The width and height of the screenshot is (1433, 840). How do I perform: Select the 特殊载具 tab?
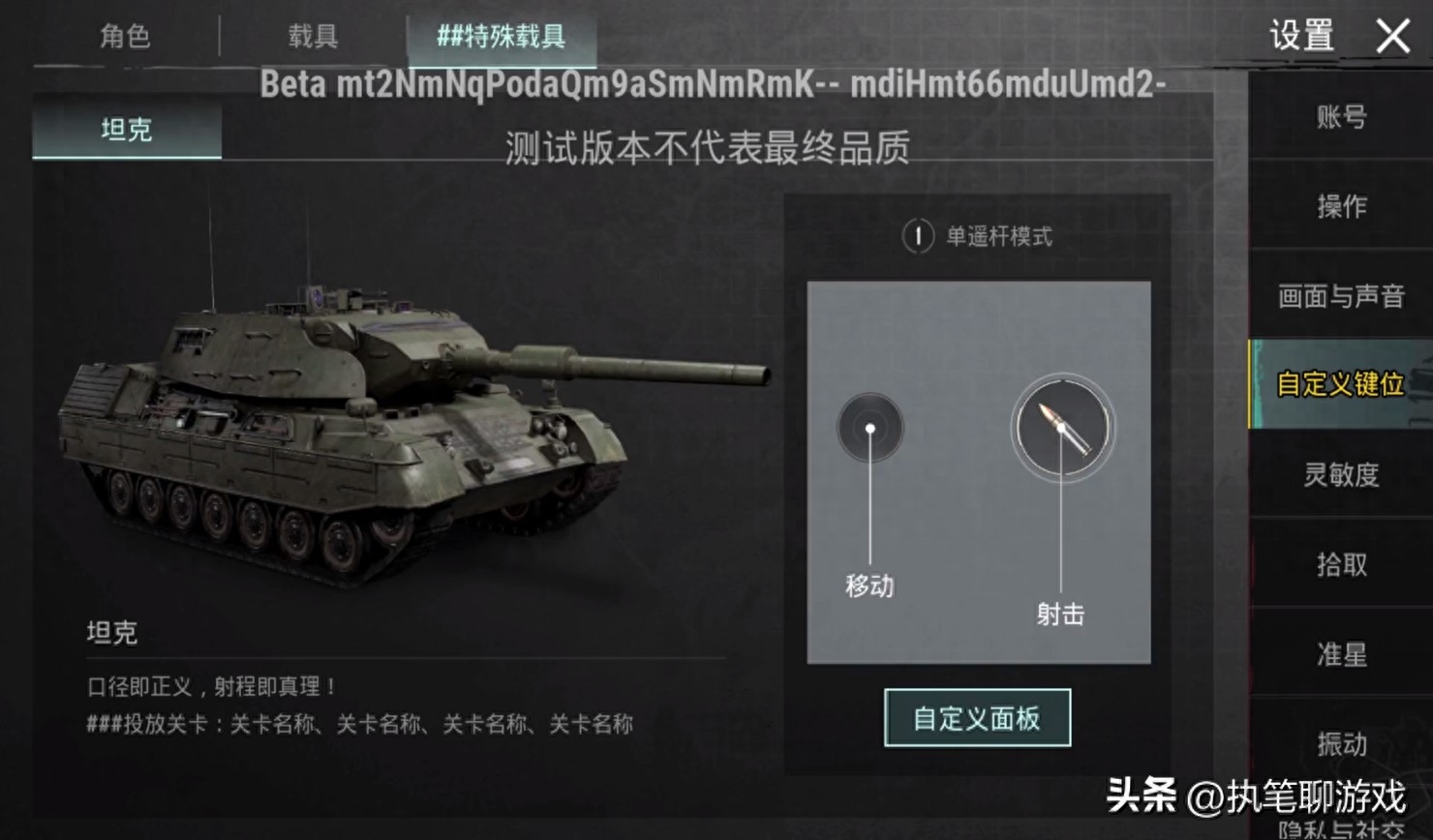pos(501,37)
